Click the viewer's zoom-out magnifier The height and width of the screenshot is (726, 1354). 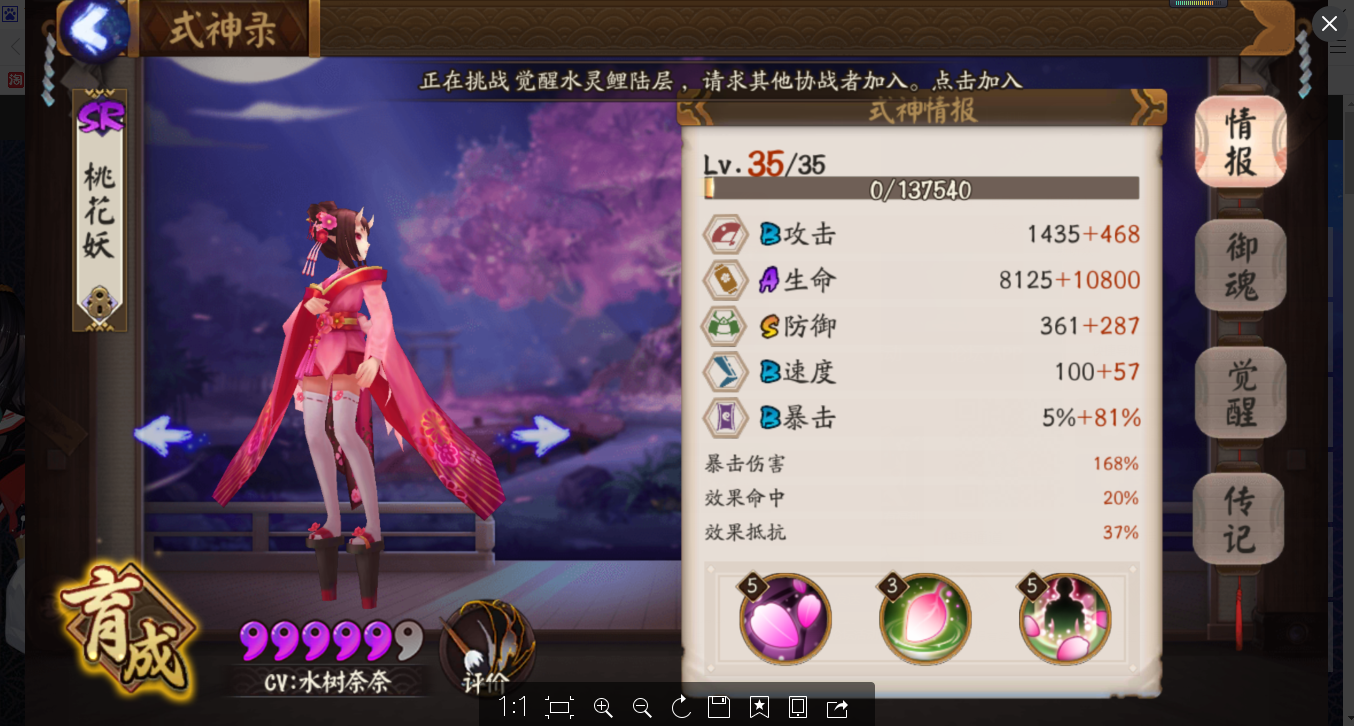[x=642, y=707]
